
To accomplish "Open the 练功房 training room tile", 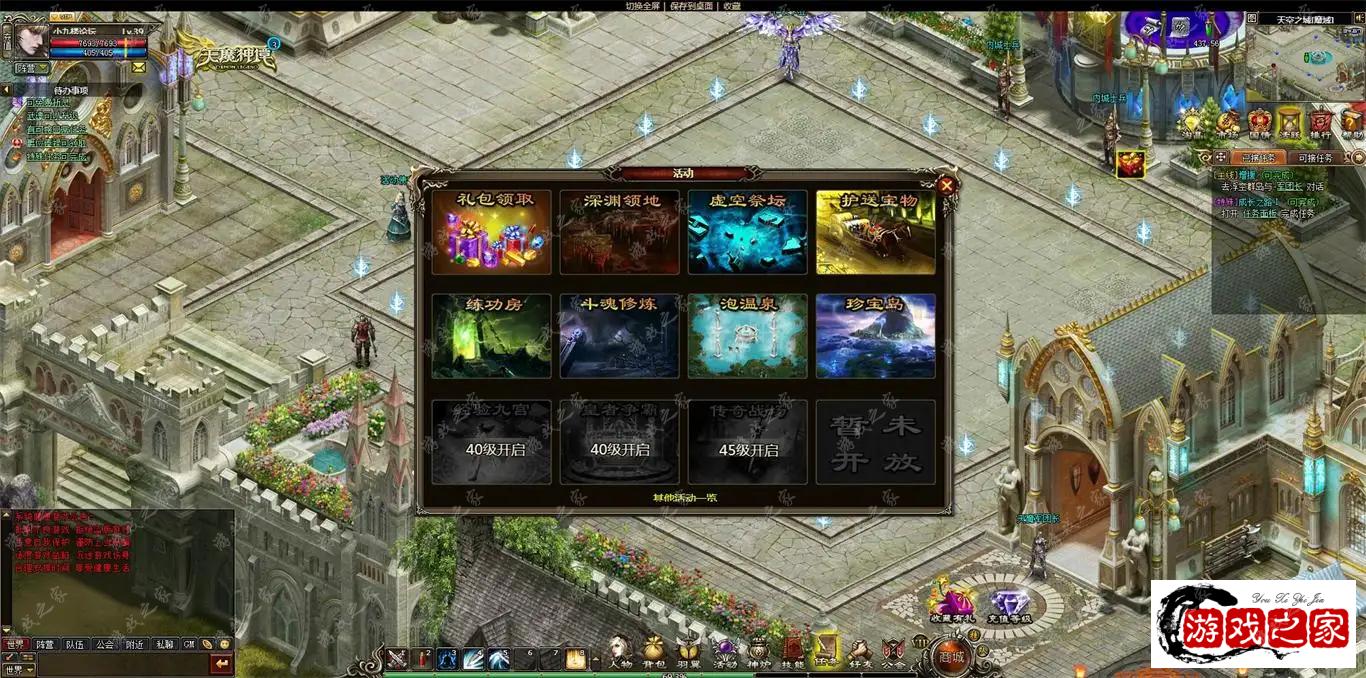I will [491, 336].
